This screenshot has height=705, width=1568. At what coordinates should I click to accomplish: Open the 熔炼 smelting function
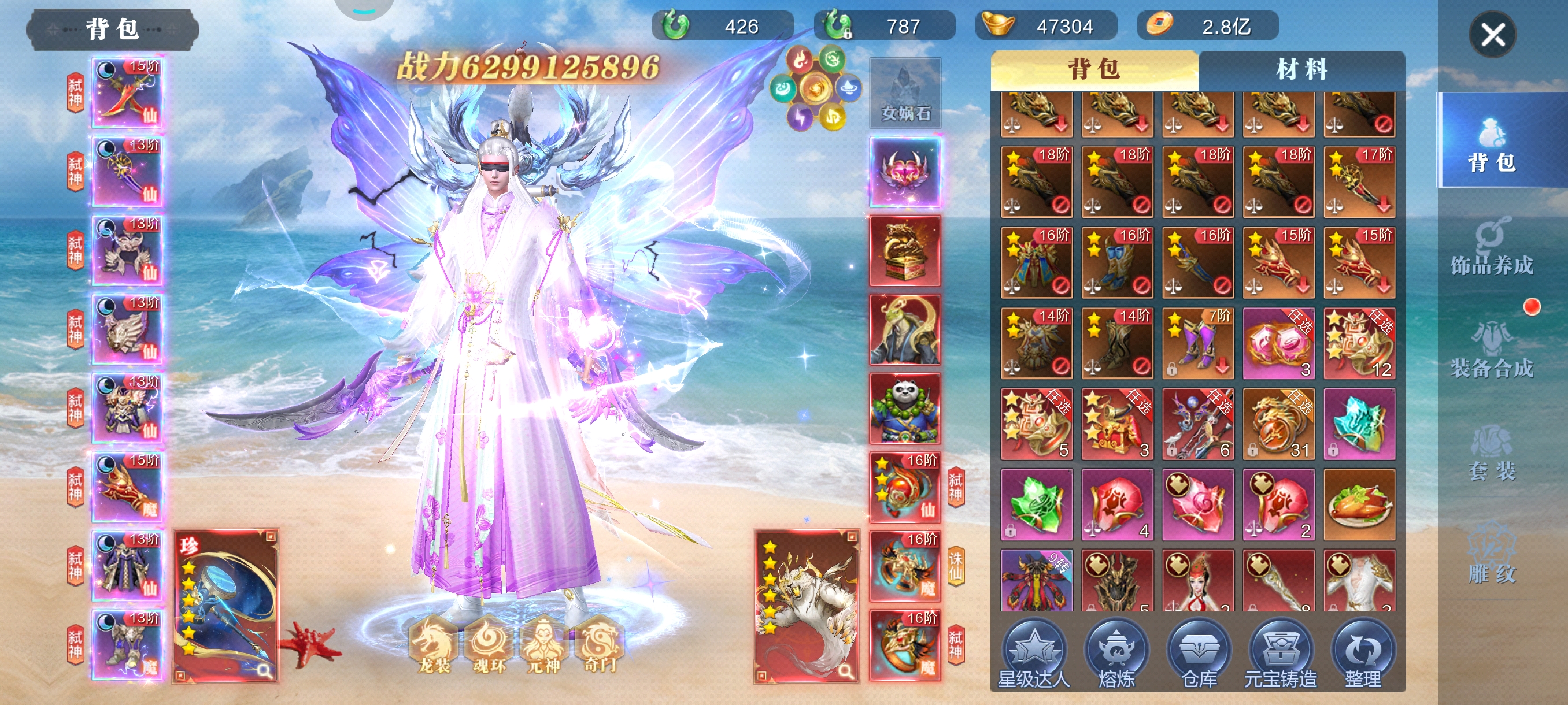pos(1116,654)
